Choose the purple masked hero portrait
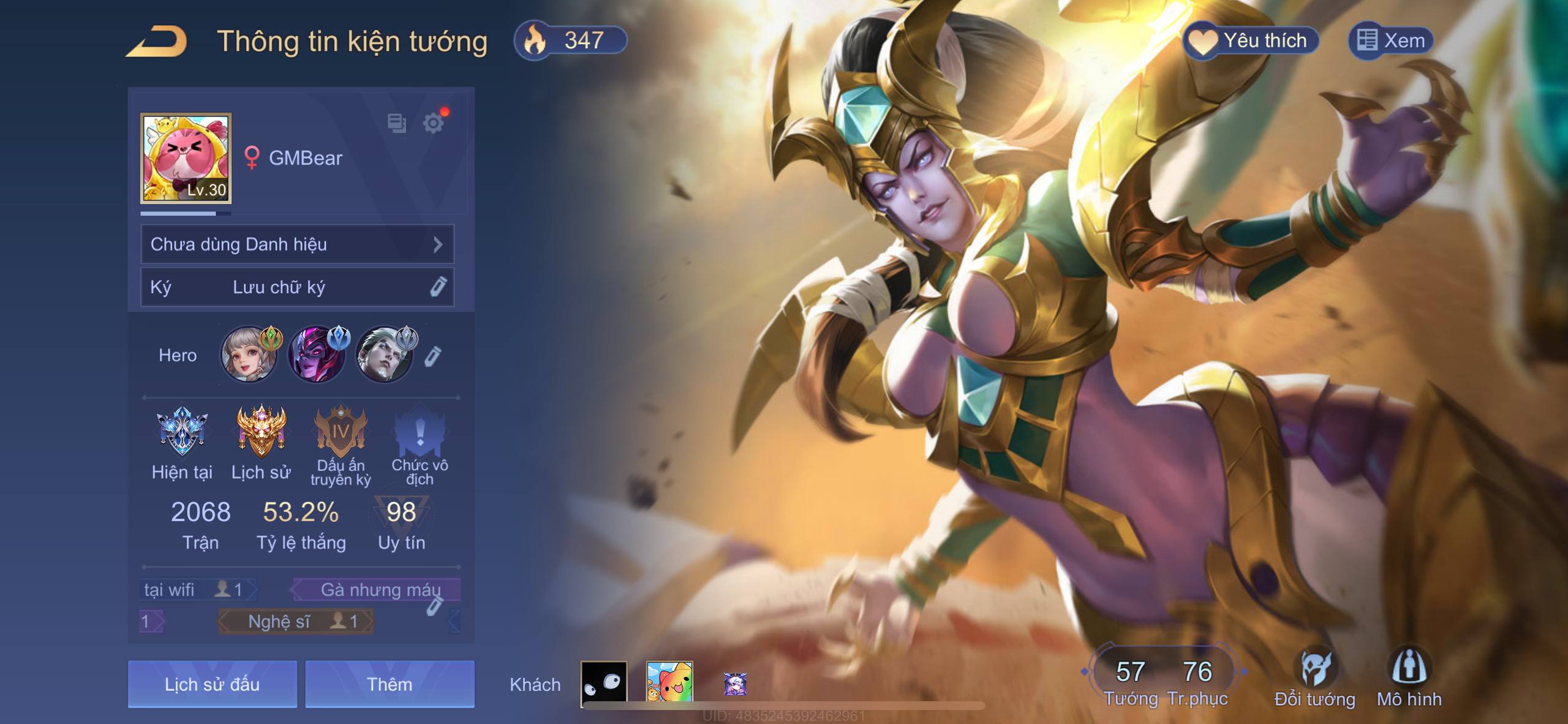This screenshot has height=724, width=1568. coord(316,355)
